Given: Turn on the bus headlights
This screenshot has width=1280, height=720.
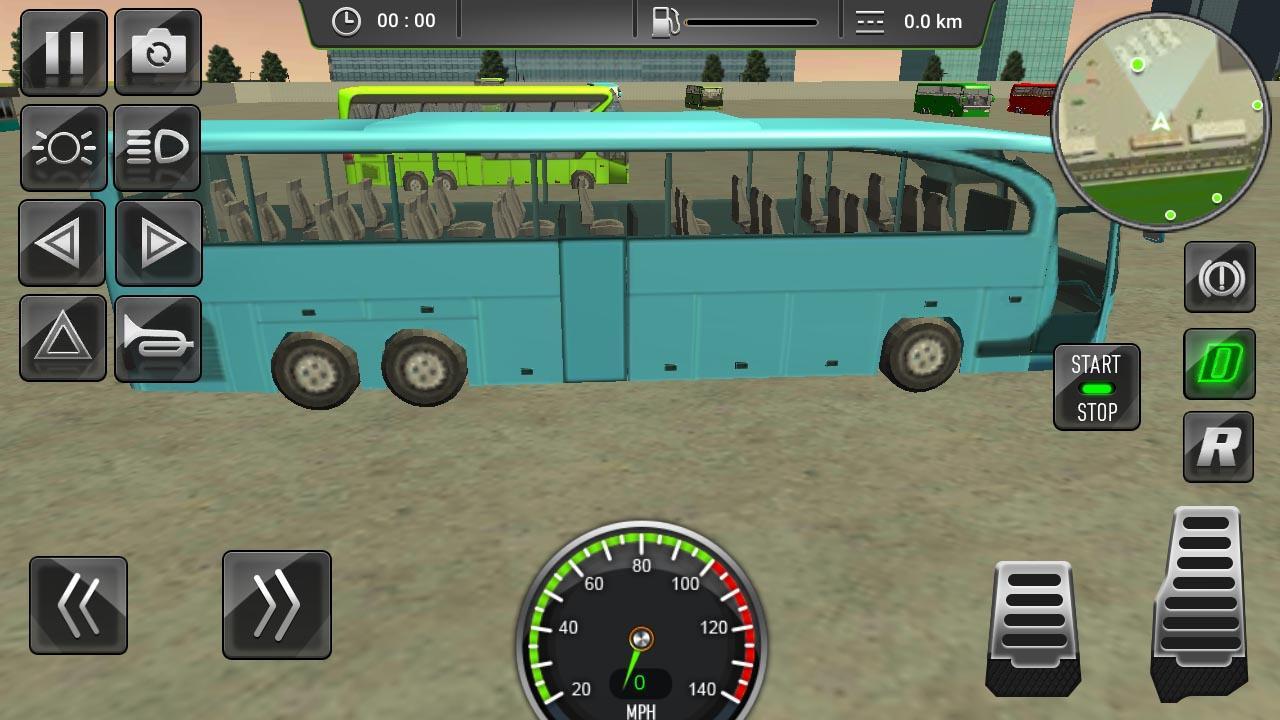Looking at the screenshot, I should click(x=62, y=148).
